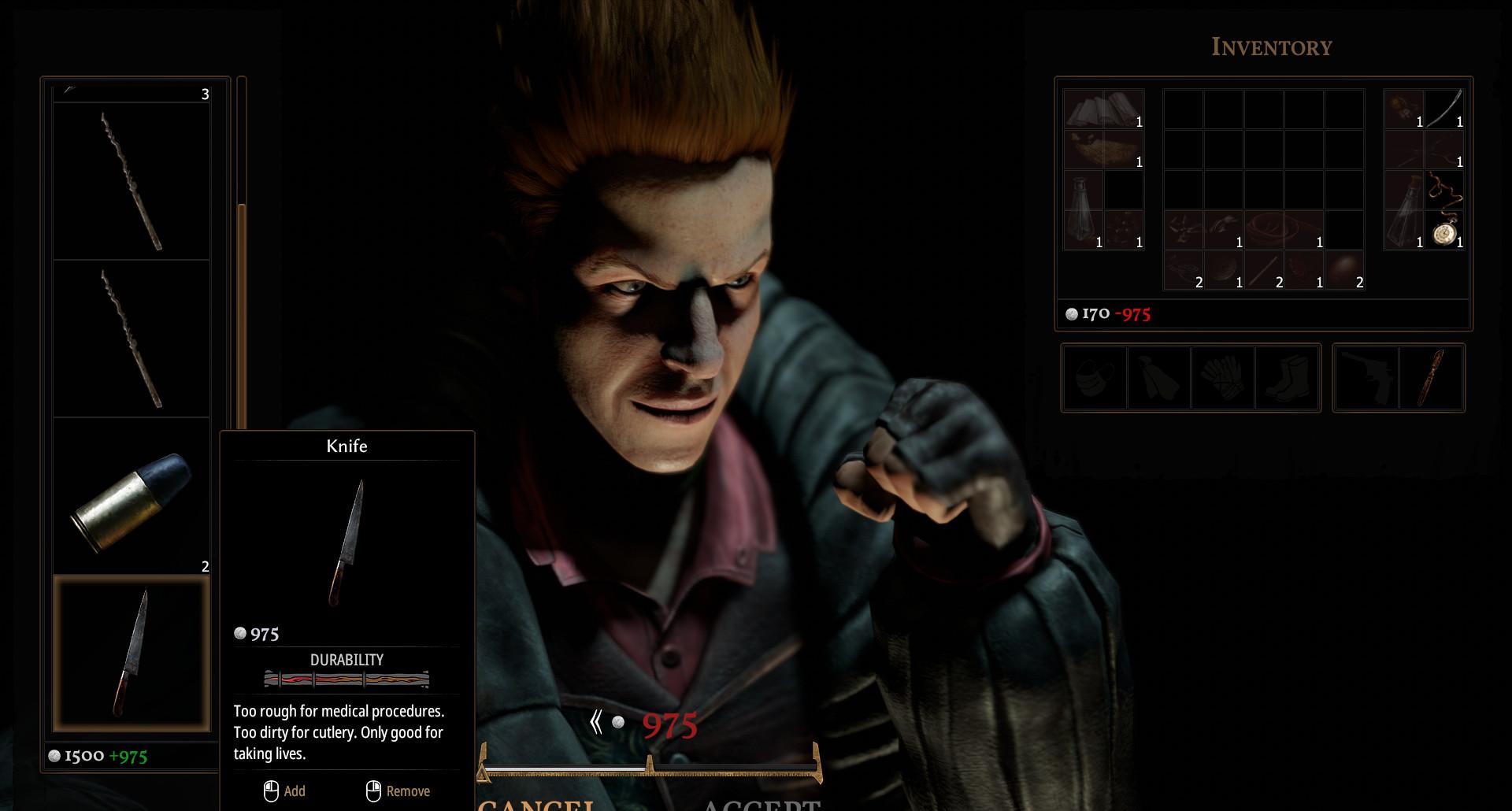
Task: Accept the trade offer
Action: (760, 803)
